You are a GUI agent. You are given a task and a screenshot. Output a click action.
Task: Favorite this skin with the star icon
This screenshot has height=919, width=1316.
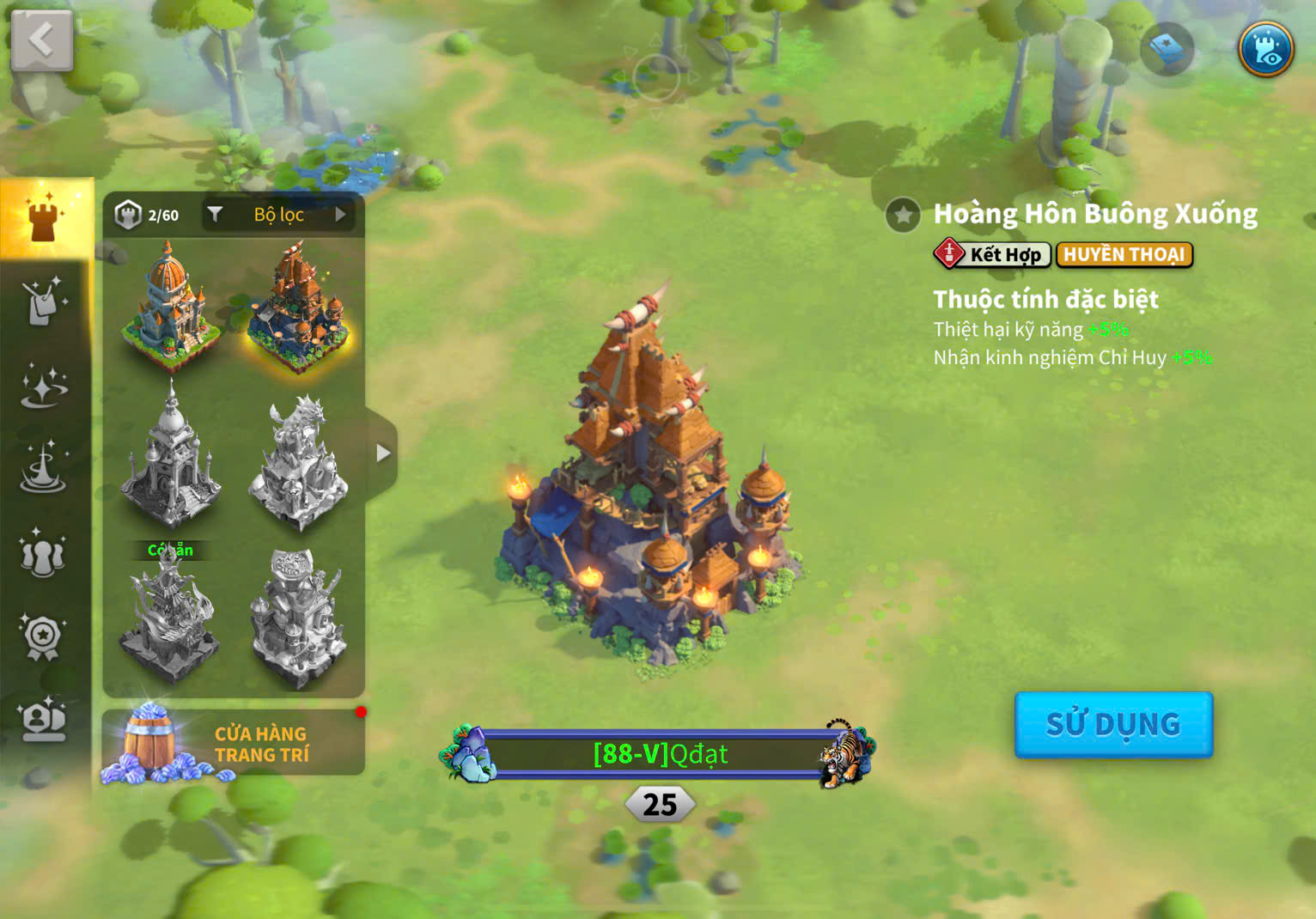(903, 215)
